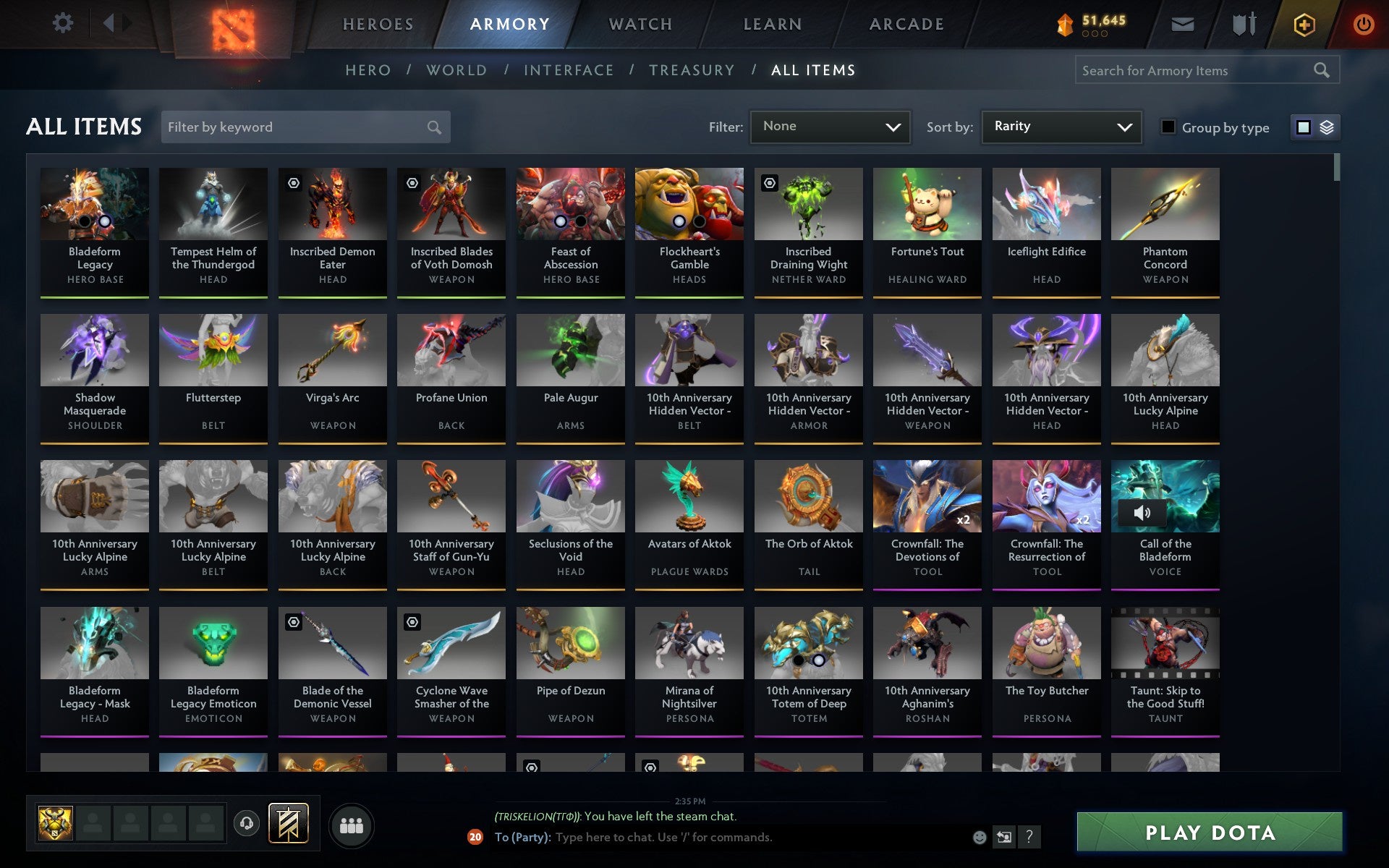The image size is (1389, 868).
Task: Click the armory item search magnifier
Action: click(1321, 70)
